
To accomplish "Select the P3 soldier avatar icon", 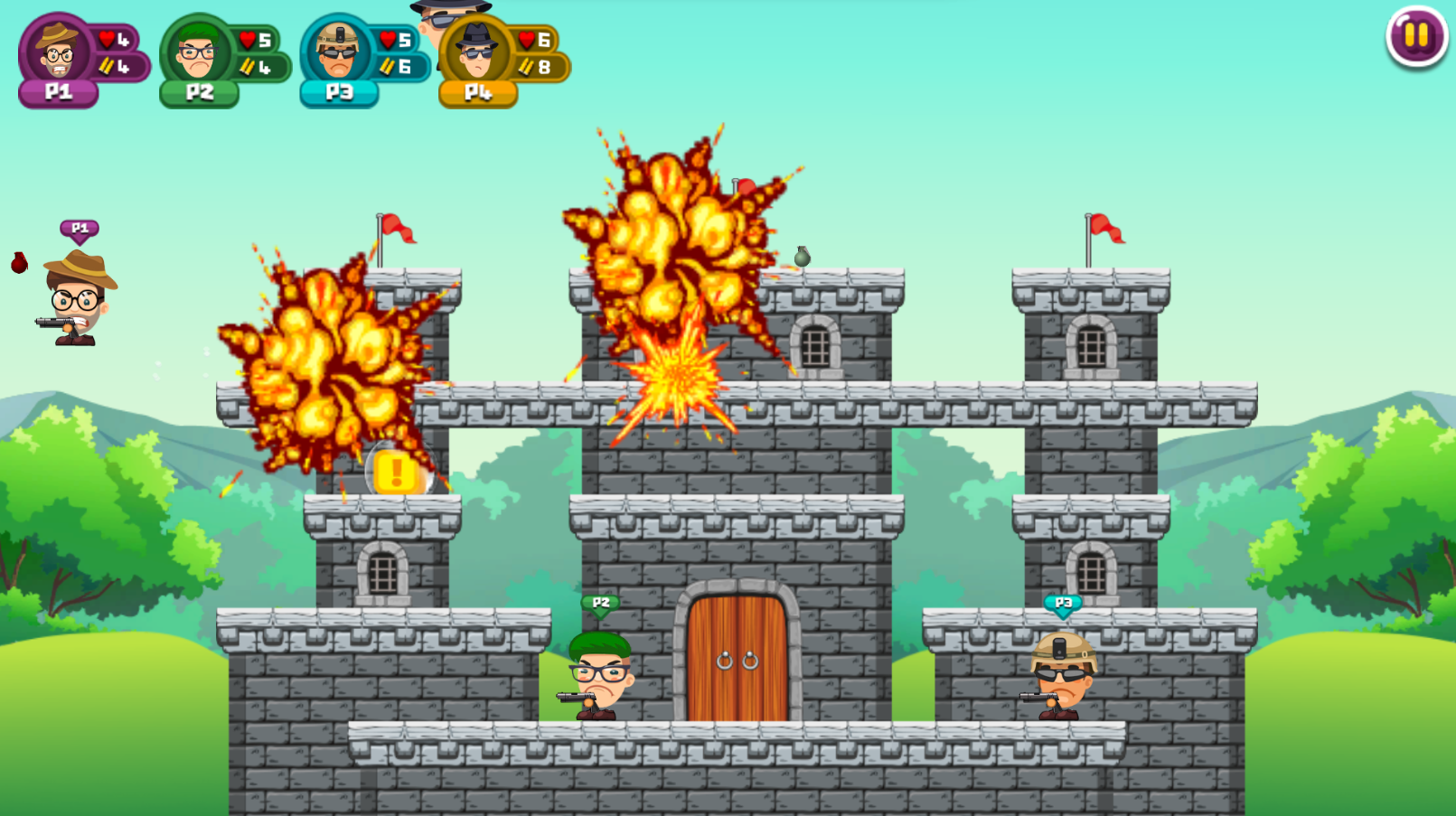I will tap(335, 49).
